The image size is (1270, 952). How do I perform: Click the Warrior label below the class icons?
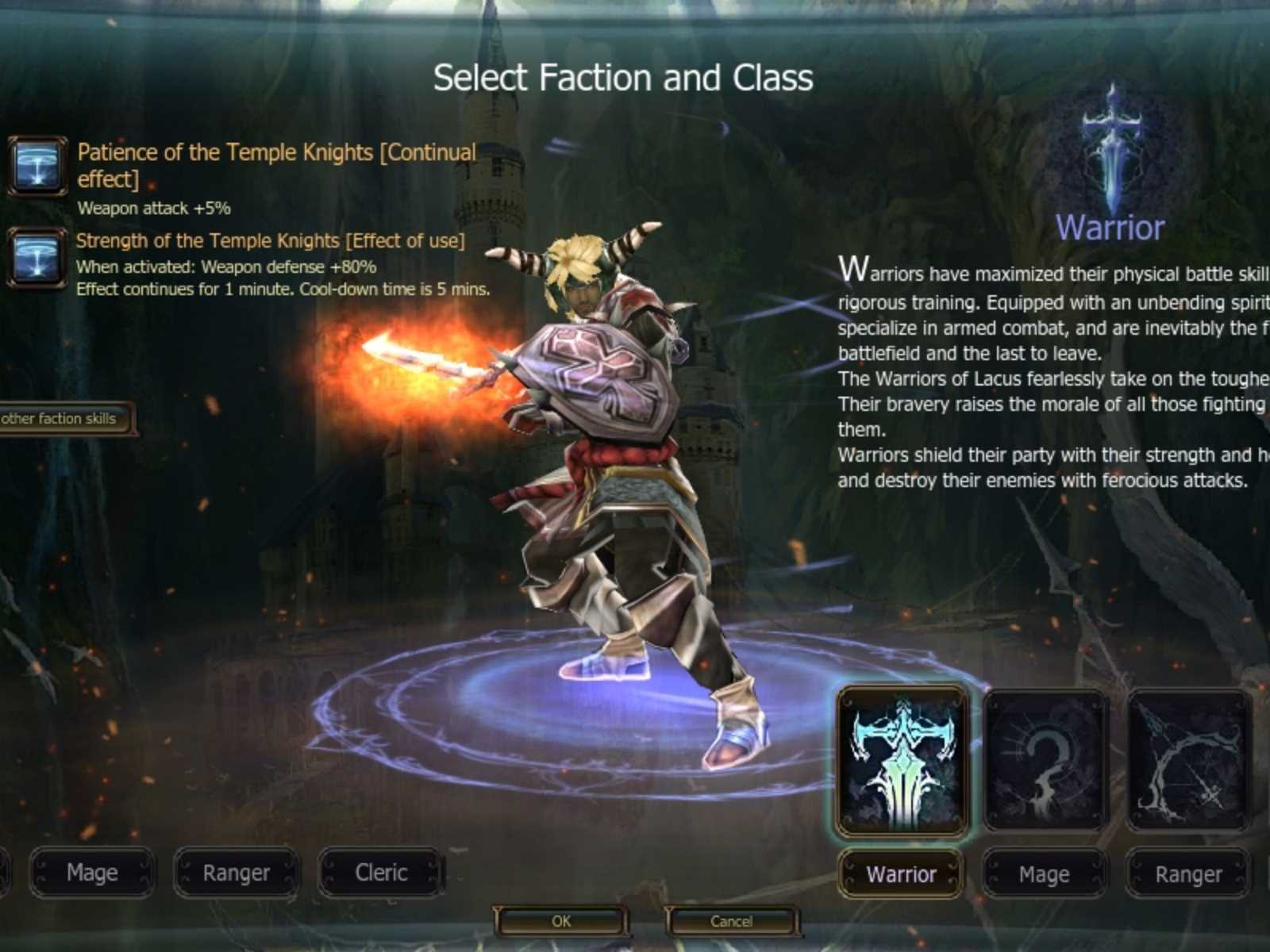[x=900, y=875]
